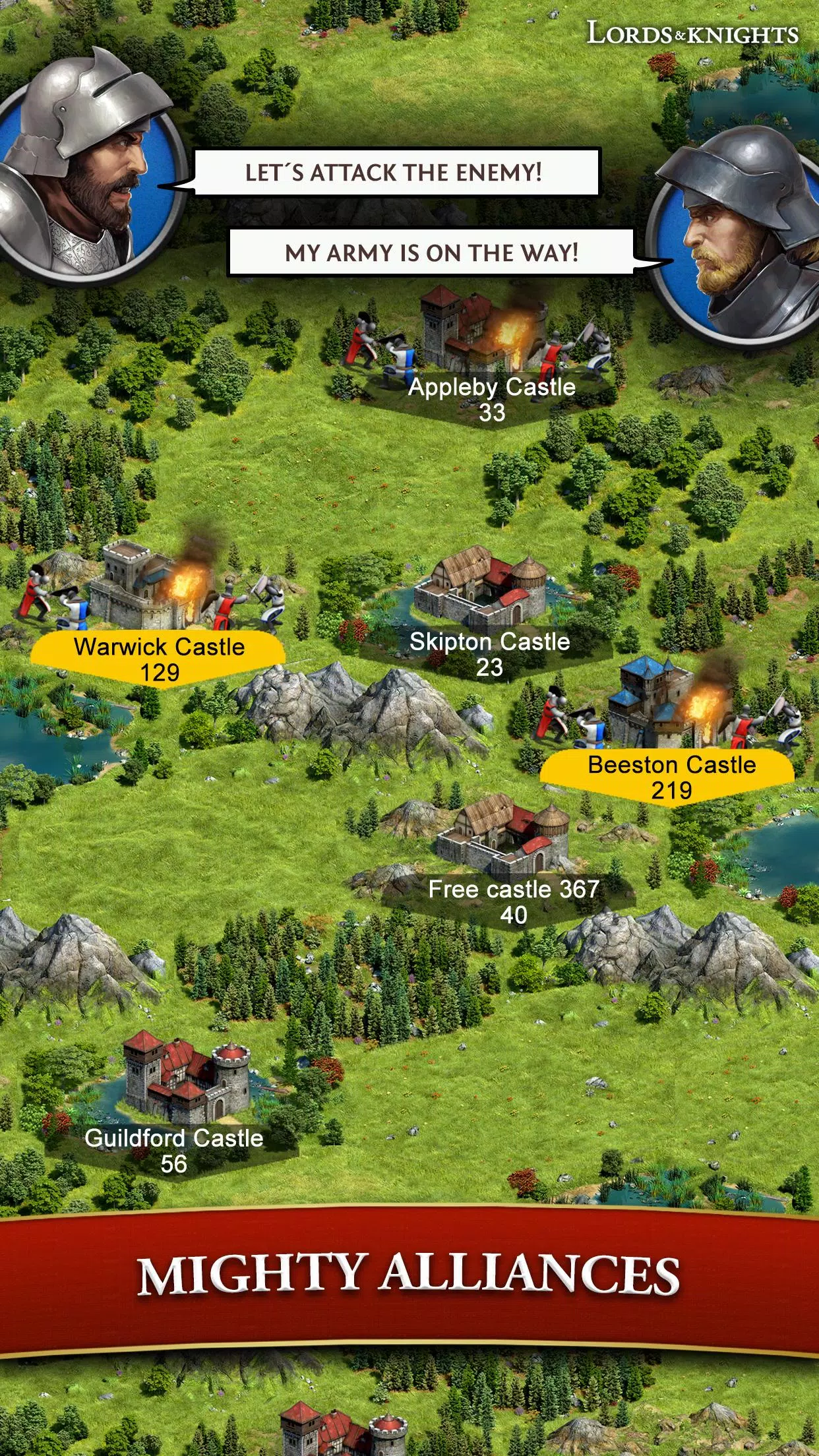Select the Appleby Castle map label
The width and height of the screenshot is (819, 1456).
click(x=491, y=399)
